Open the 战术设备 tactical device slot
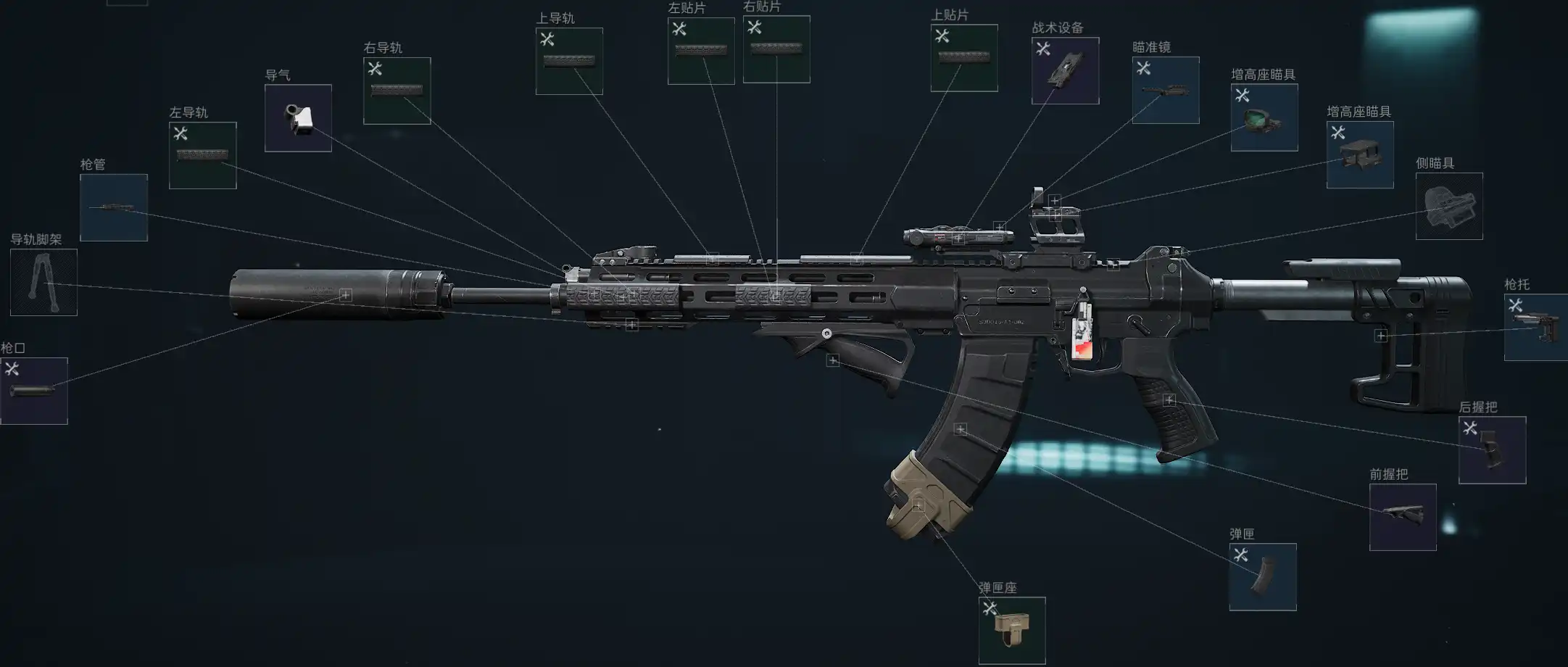 (x=1065, y=70)
